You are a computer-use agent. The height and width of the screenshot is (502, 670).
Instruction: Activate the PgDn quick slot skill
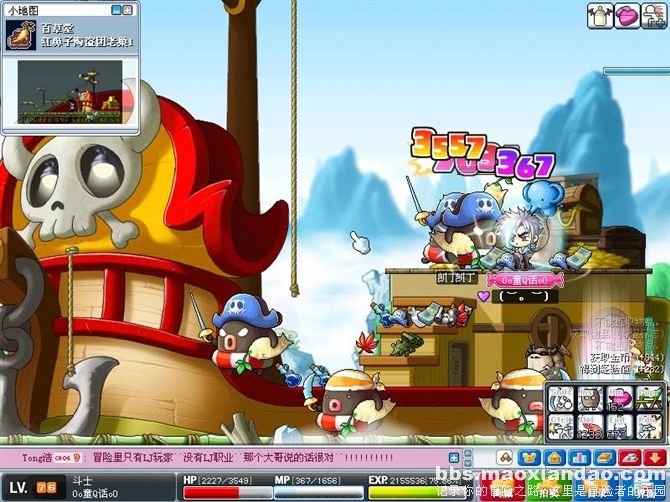coord(650,427)
